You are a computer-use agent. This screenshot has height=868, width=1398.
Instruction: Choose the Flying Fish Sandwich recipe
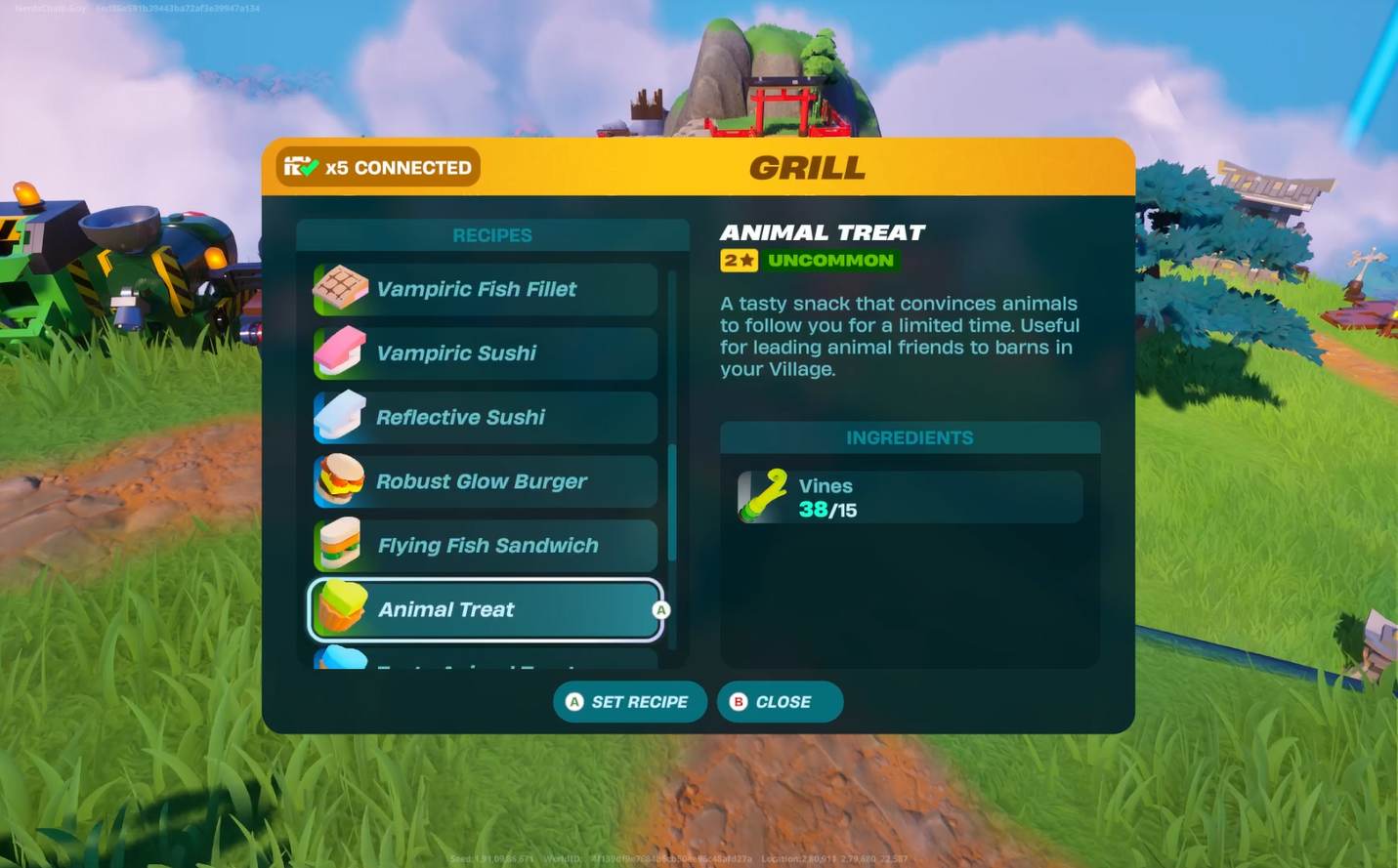pyautogui.click(x=485, y=546)
